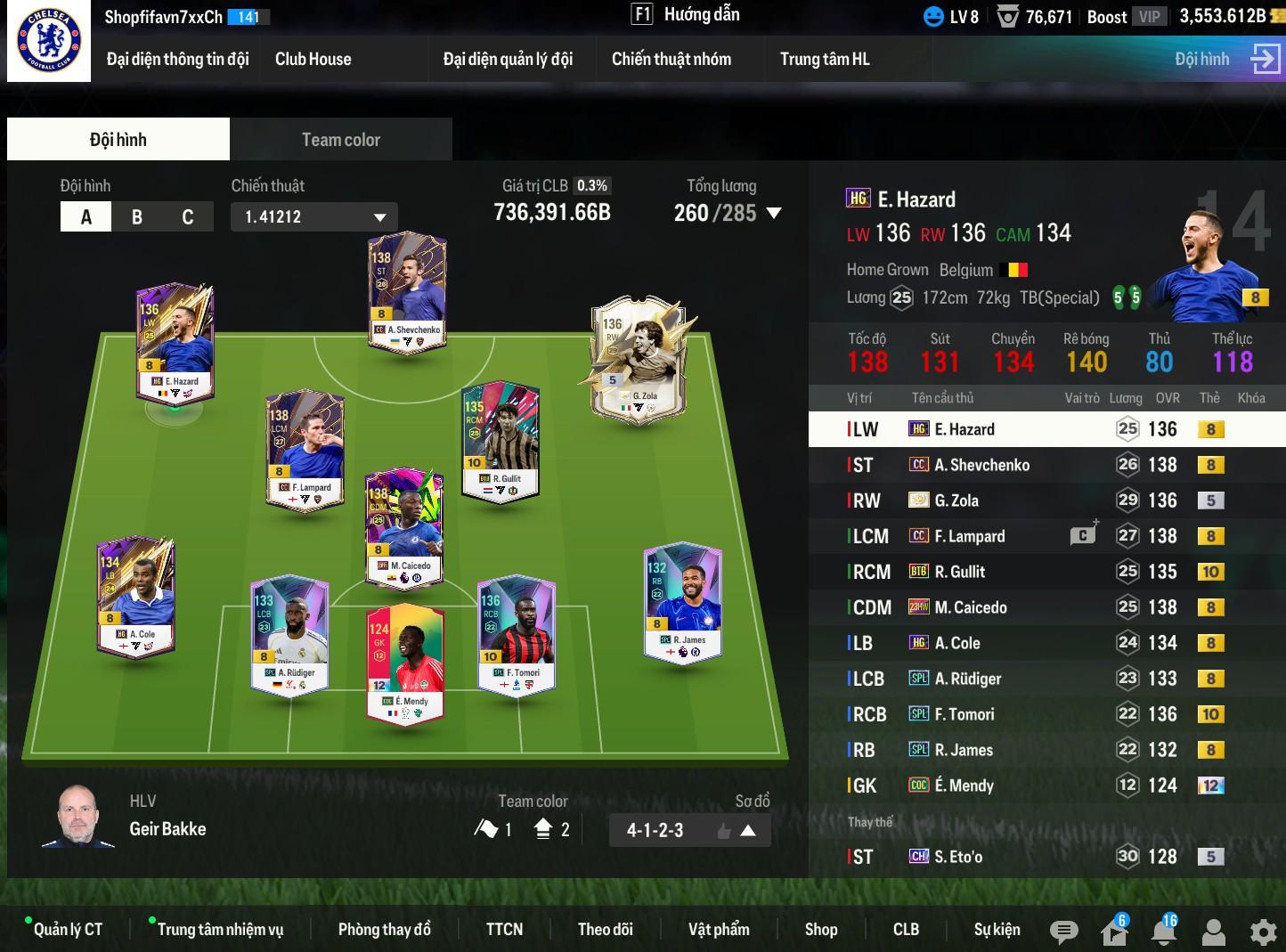Expand the Tổng lương salary arrow

[774, 214]
